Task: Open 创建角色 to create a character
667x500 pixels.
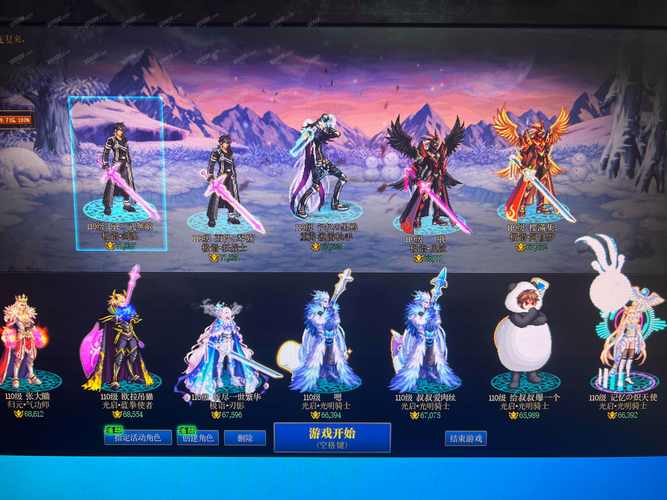Action: (196, 438)
